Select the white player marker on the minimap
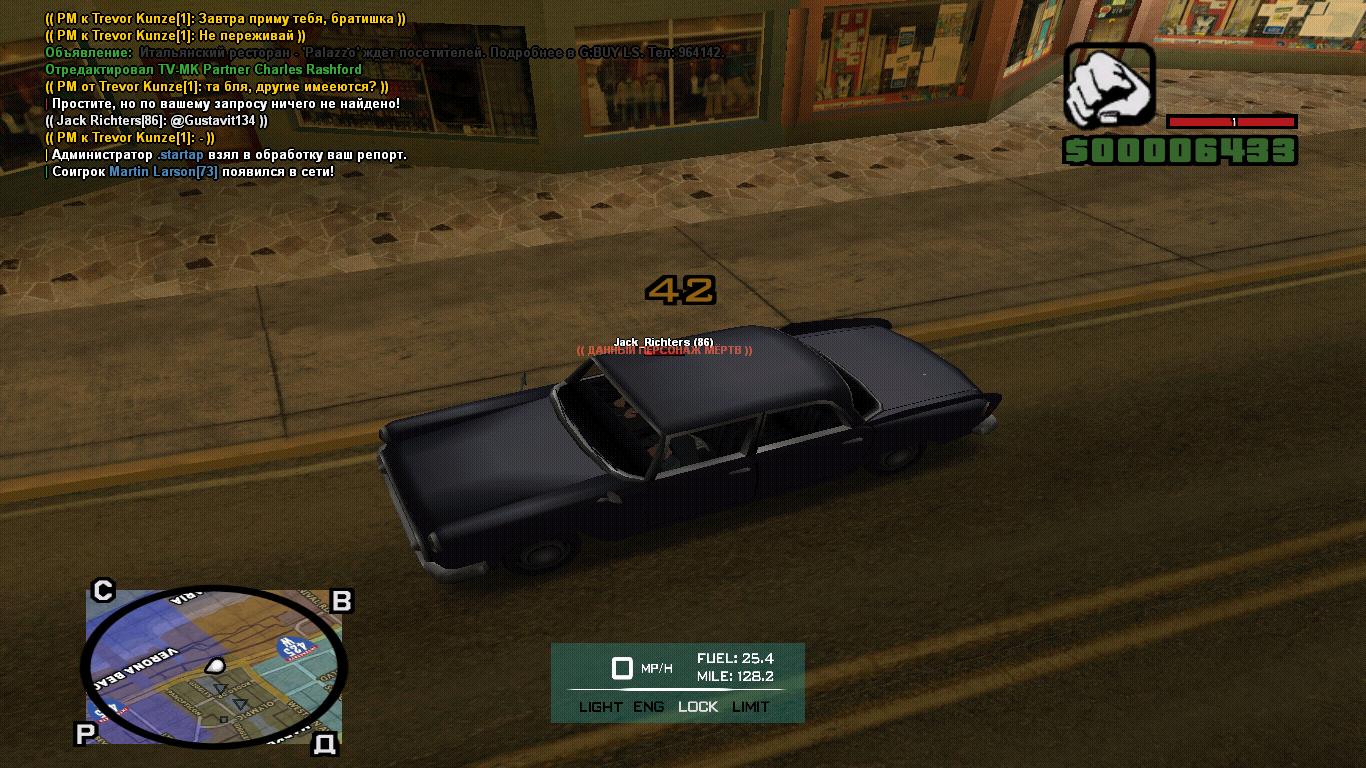 pos(215,665)
